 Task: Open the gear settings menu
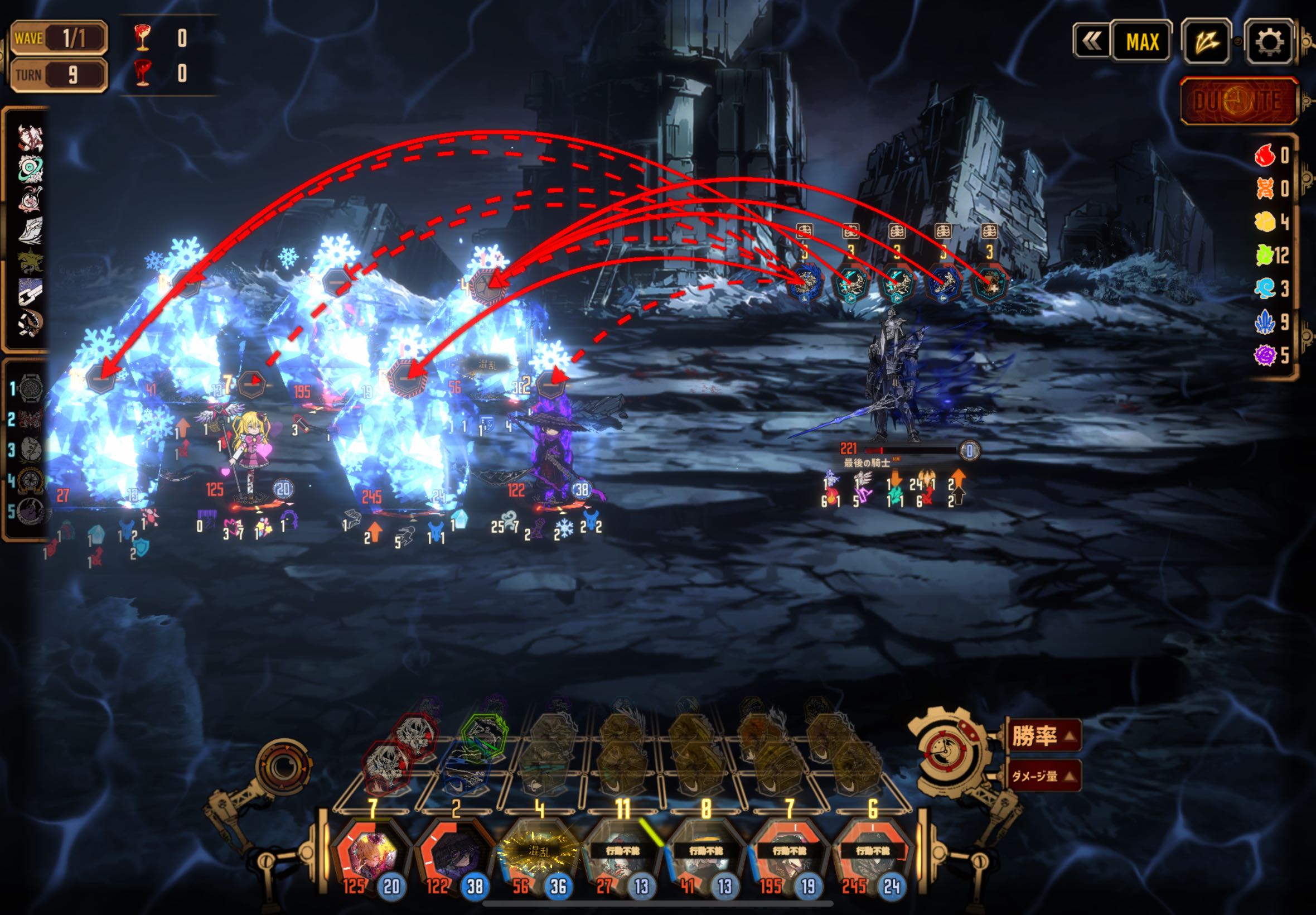(1269, 42)
